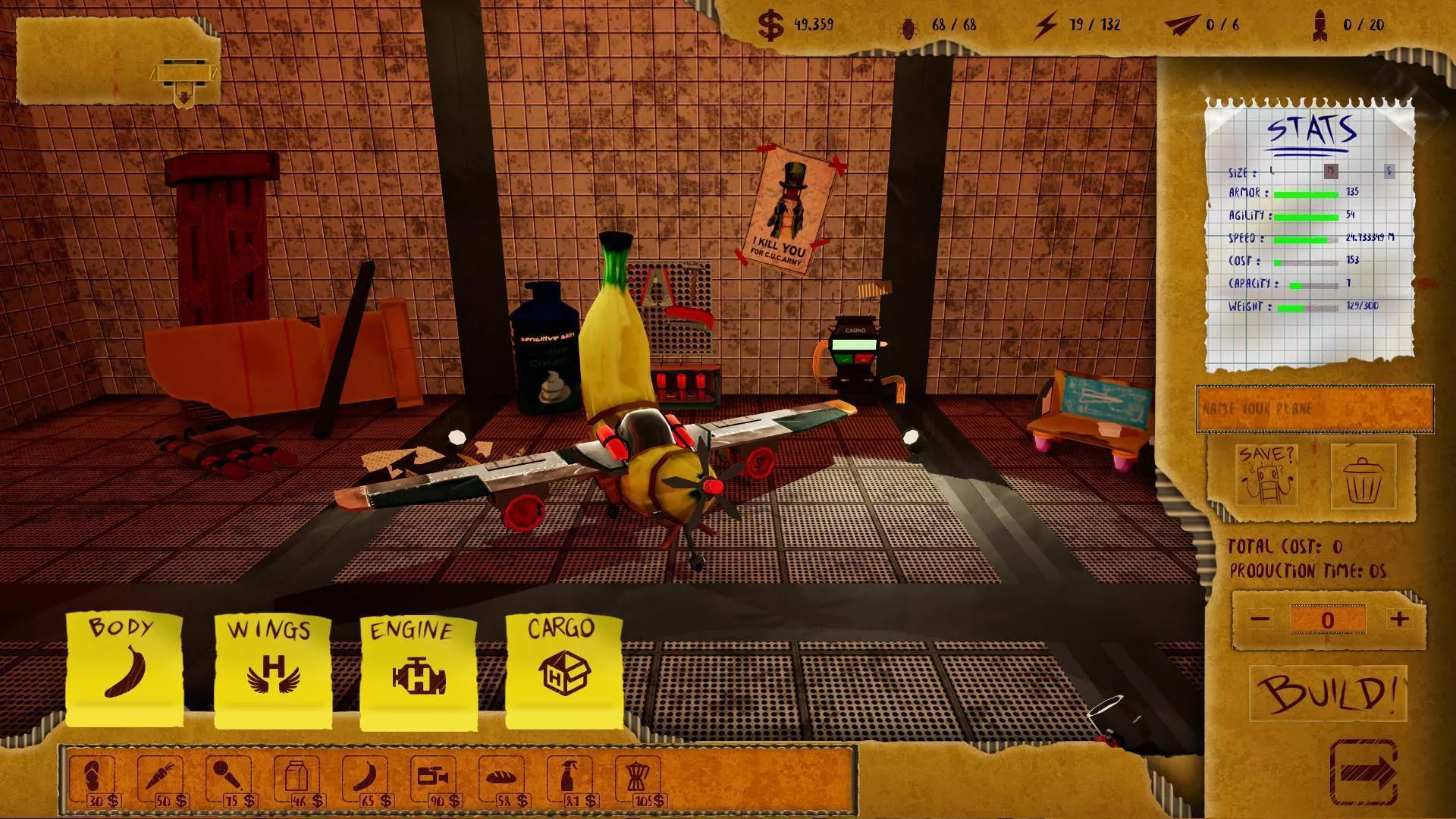Screen dimensions: 1456x819
Task: Select the milk carton body
Action: [x=297, y=780]
